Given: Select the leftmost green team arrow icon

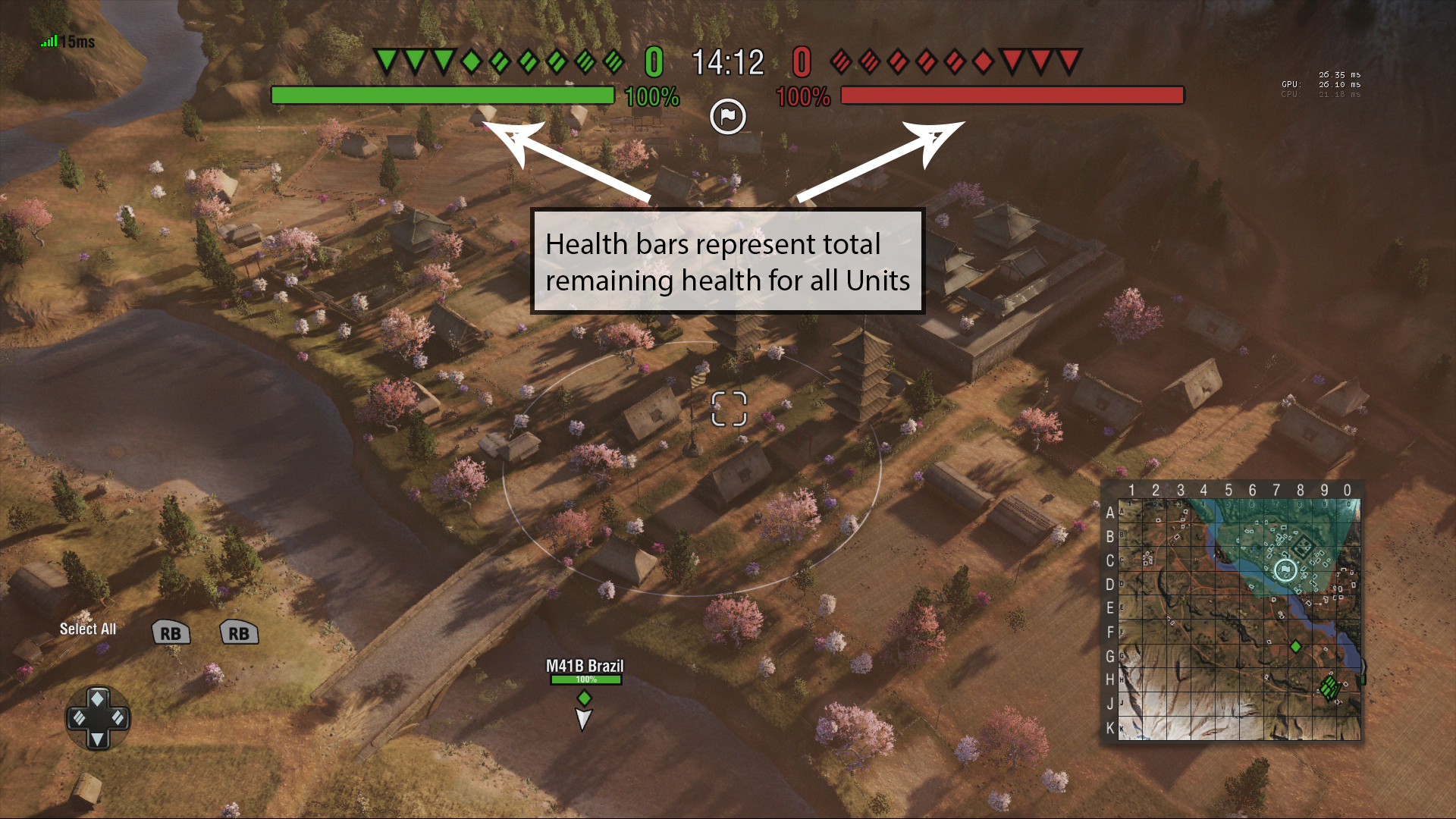Looking at the screenshot, I should pyautogui.click(x=385, y=59).
